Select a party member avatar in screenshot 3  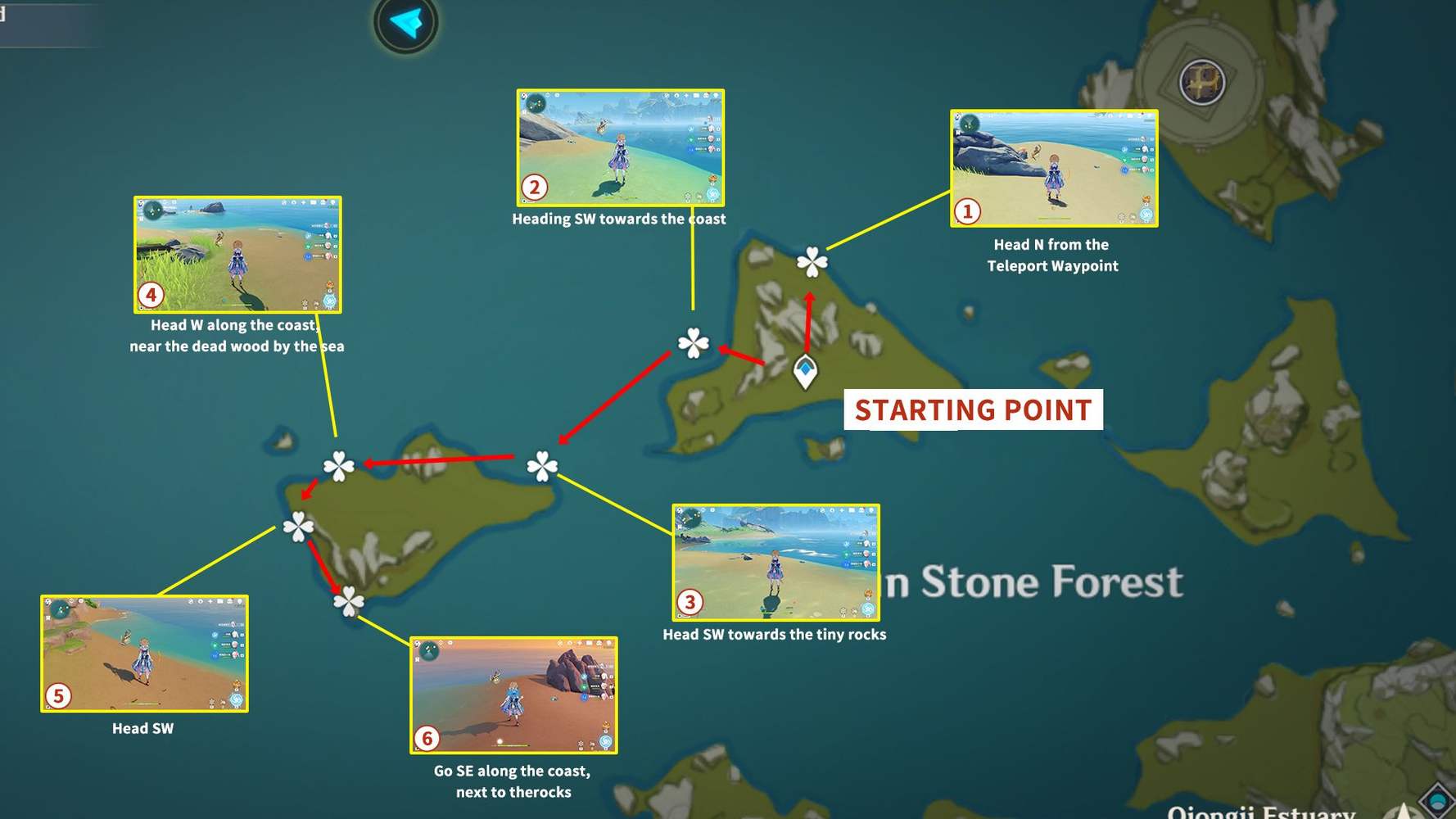[x=866, y=543]
